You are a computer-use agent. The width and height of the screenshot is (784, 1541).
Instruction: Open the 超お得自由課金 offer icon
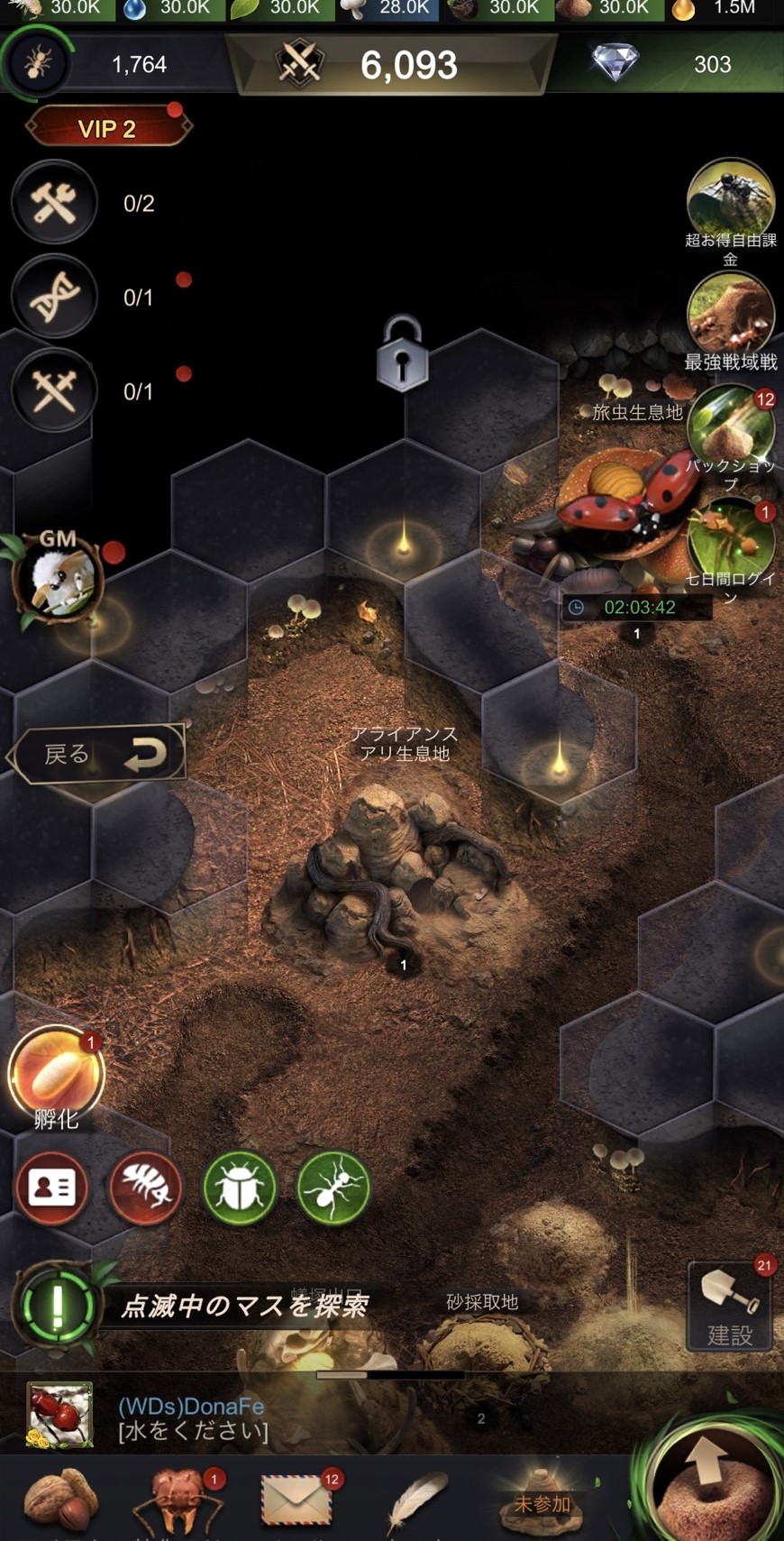[x=730, y=200]
